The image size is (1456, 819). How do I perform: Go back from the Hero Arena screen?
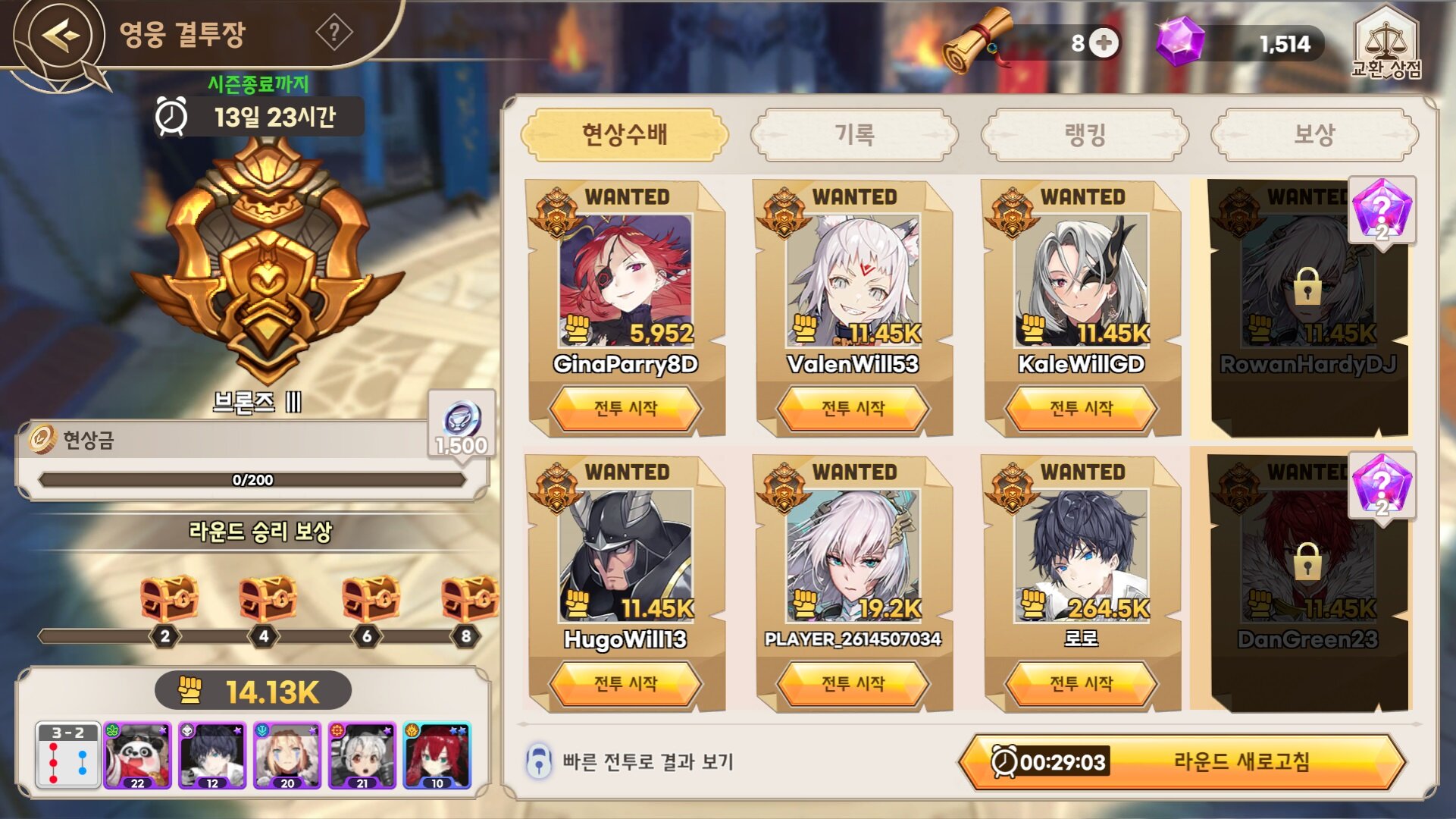click(61, 35)
